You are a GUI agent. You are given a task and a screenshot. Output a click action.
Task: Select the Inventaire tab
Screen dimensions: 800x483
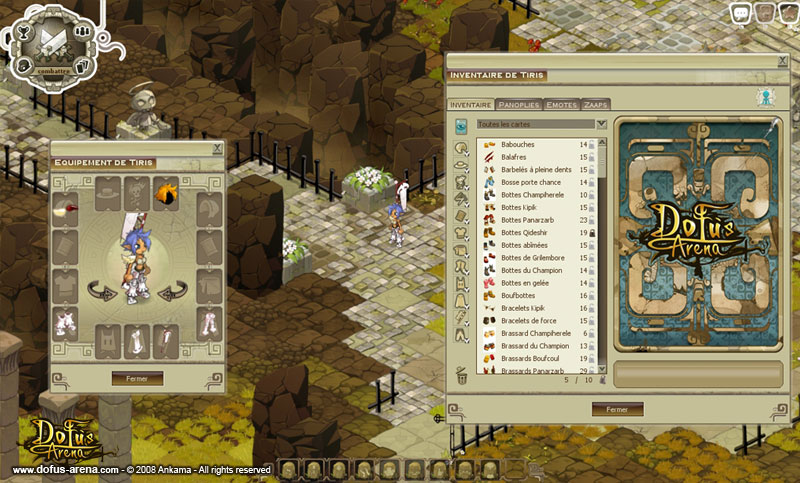470,104
